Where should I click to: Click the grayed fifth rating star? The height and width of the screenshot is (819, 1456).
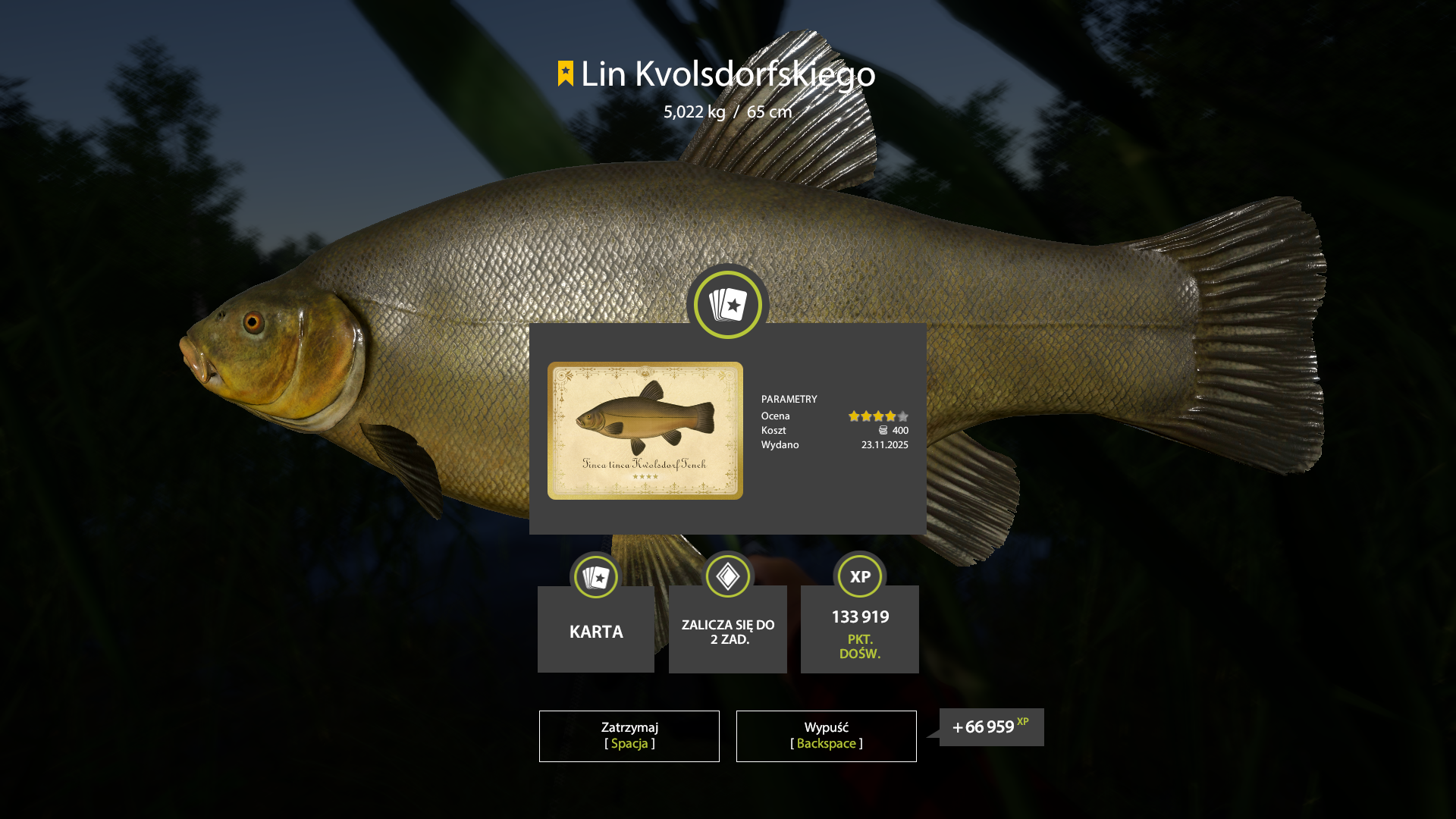902,416
